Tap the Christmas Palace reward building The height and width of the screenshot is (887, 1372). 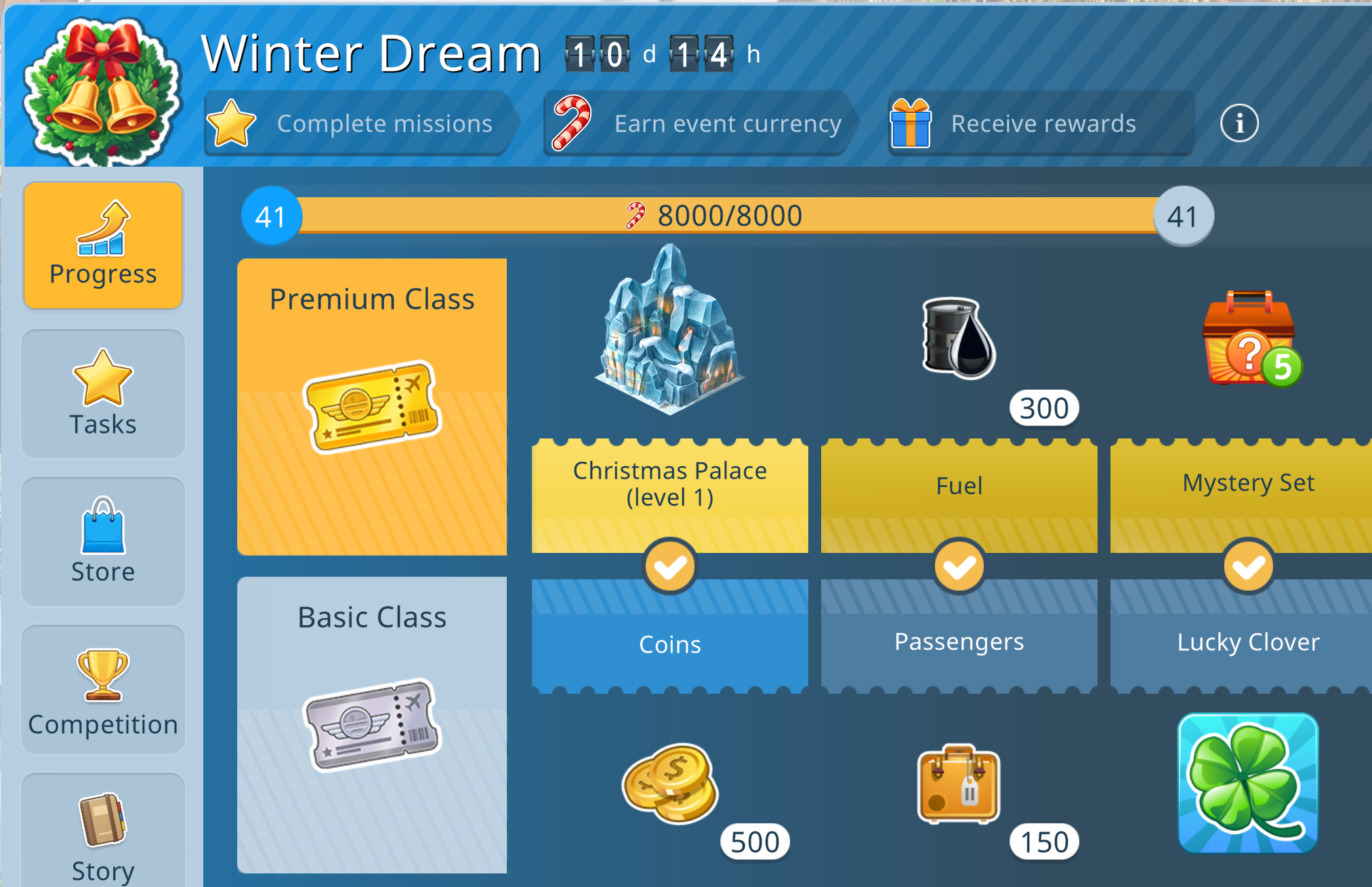click(x=669, y=332)
